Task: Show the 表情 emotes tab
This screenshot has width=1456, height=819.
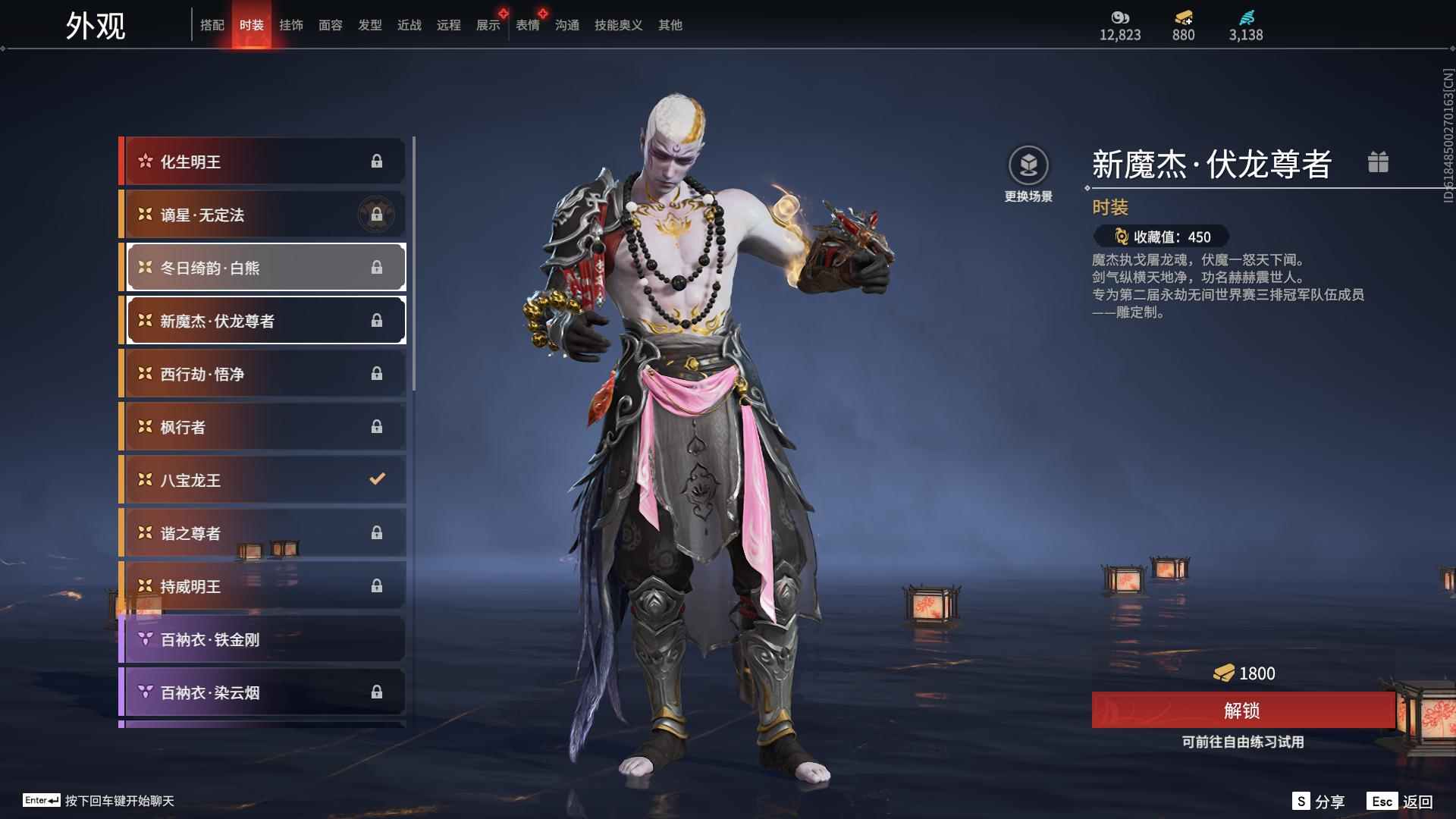Action: click(x=528, y=25)
